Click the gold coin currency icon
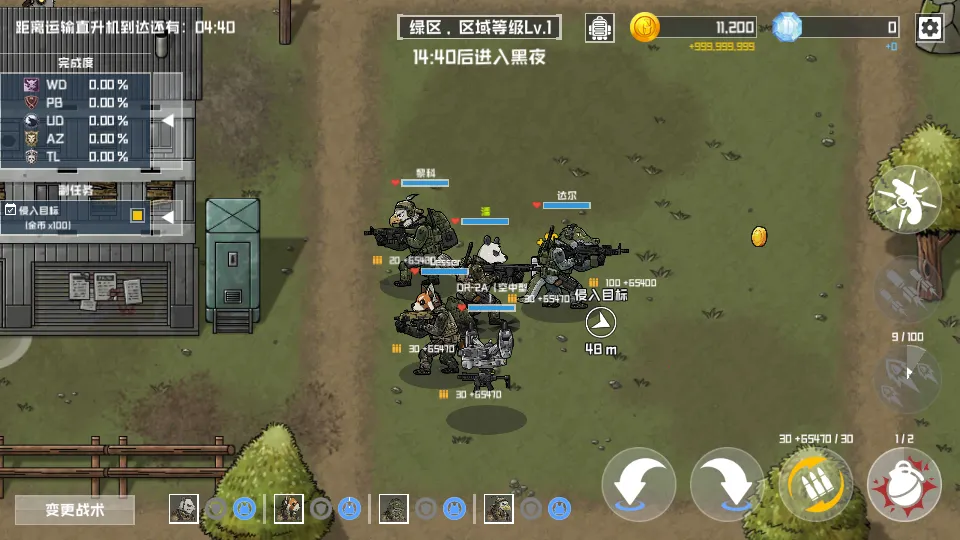Screen dimensions: 960x540 pos(645,28)
